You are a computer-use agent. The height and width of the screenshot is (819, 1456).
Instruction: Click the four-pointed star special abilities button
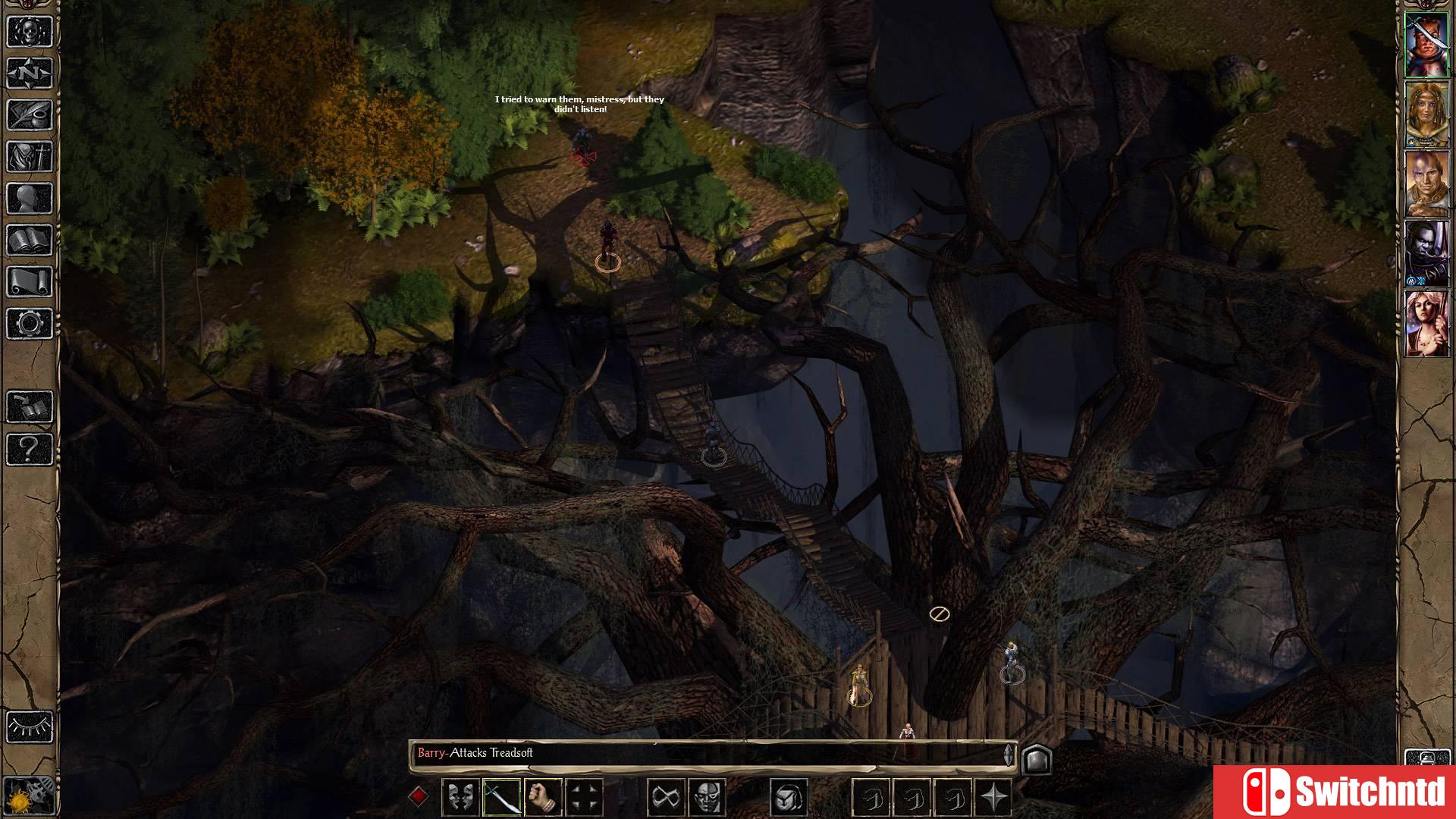pyautogui.click(x=994, y=798)
